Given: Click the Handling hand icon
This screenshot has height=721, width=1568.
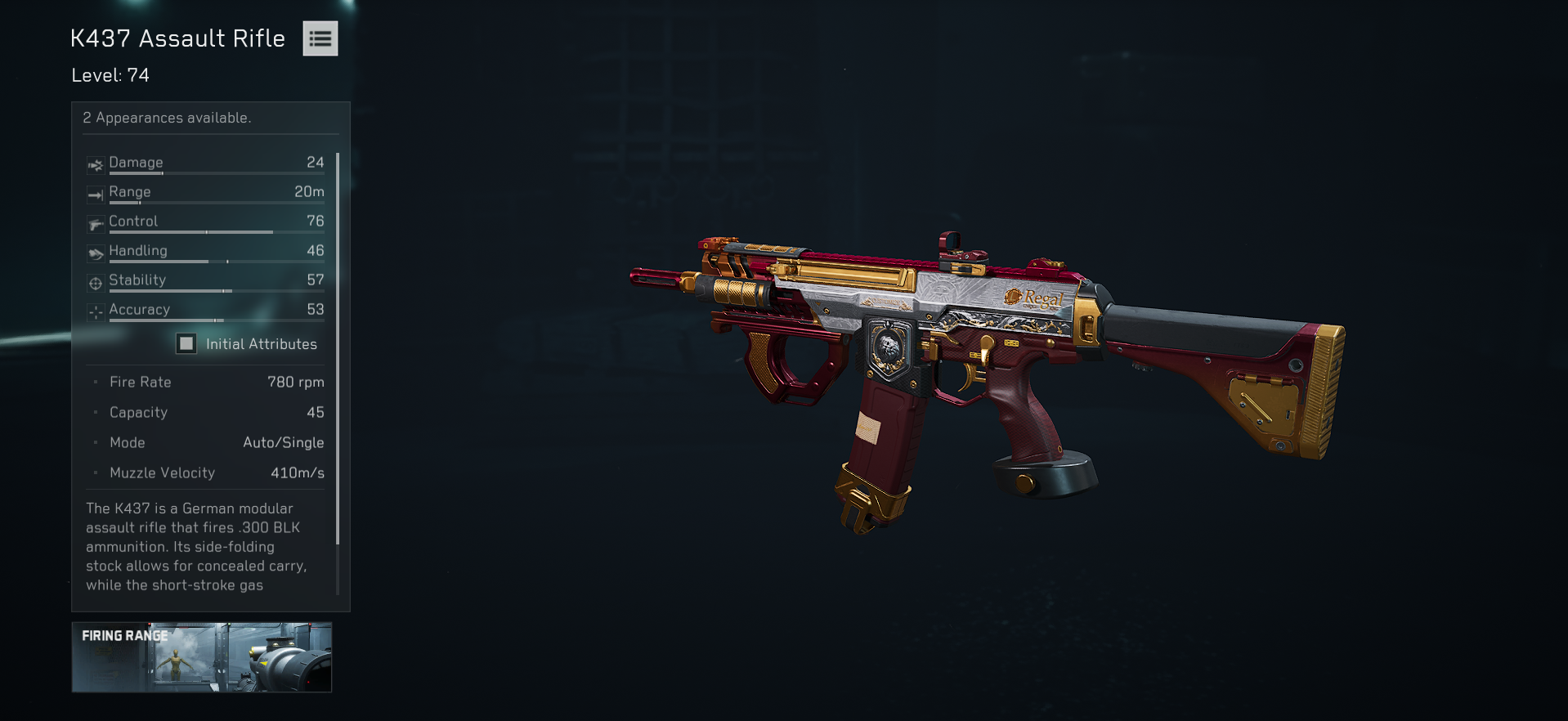Looking at the screenshot, I should click(96, 252).
